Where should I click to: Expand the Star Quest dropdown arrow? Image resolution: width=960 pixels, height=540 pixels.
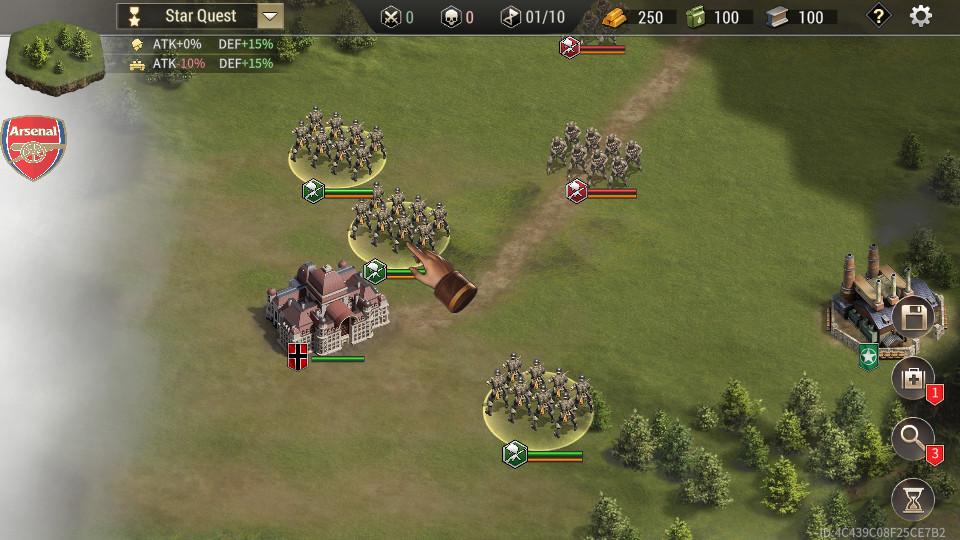click(270, 16)
